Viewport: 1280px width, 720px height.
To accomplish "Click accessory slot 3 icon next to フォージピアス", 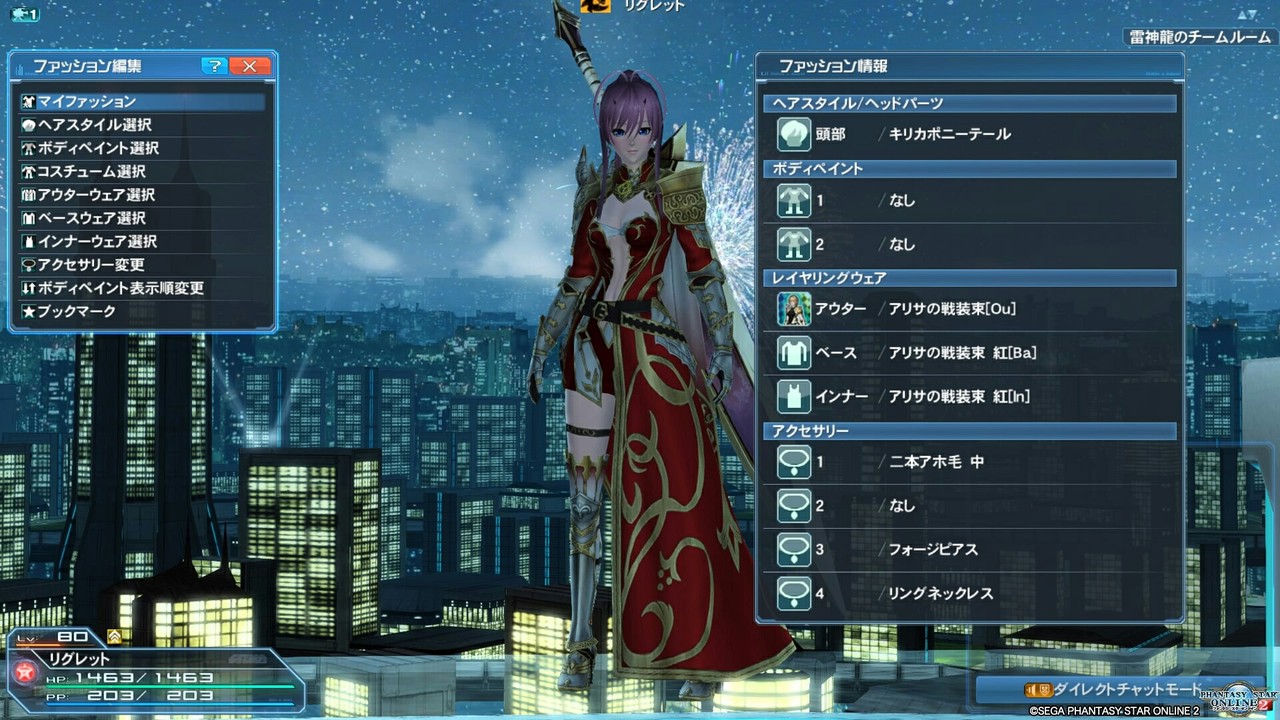I will coord(794,549).
